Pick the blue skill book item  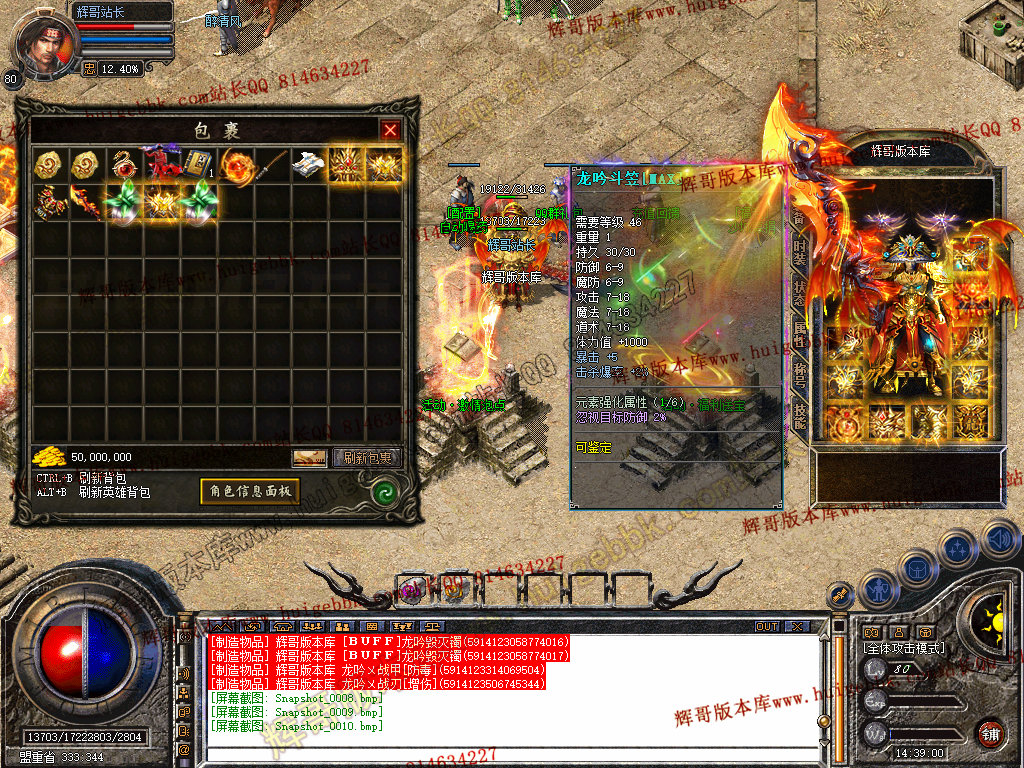pos(197,164)
